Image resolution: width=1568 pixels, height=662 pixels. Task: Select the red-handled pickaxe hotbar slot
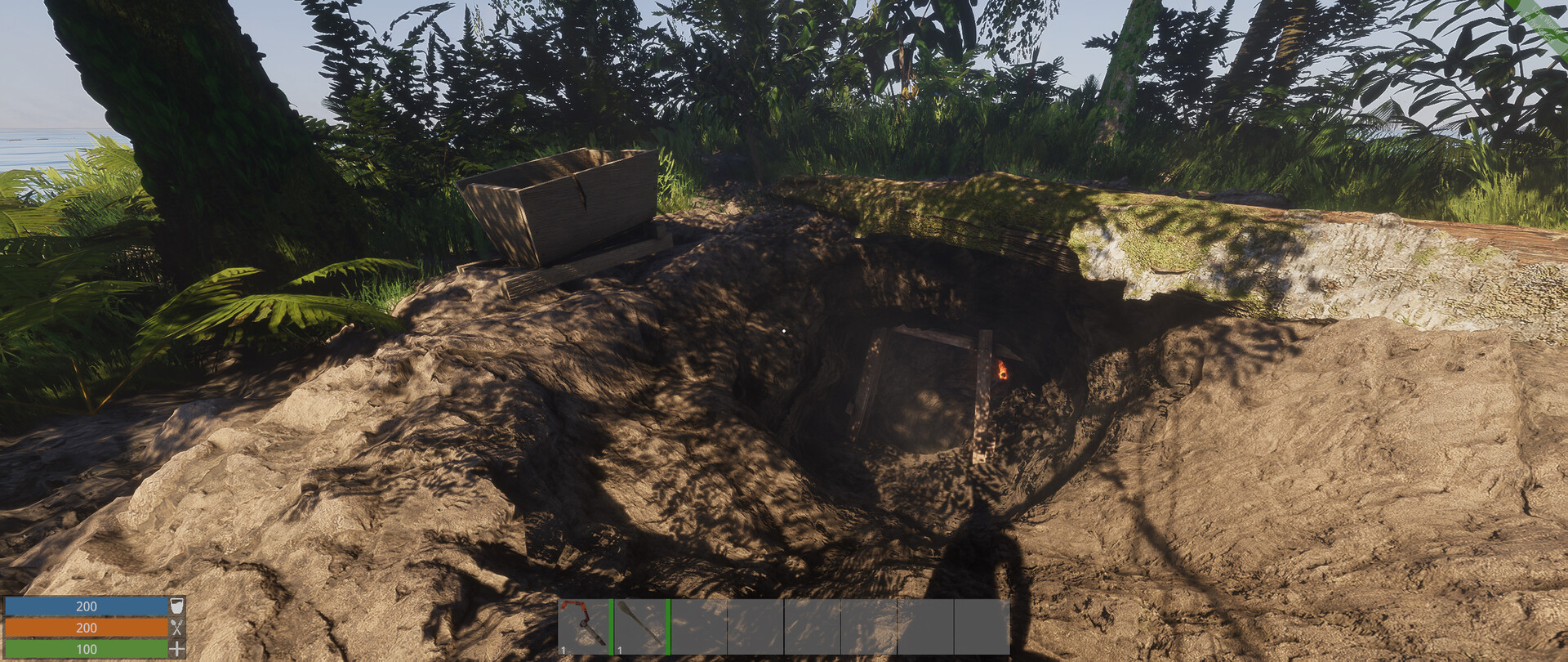[584, 627]
